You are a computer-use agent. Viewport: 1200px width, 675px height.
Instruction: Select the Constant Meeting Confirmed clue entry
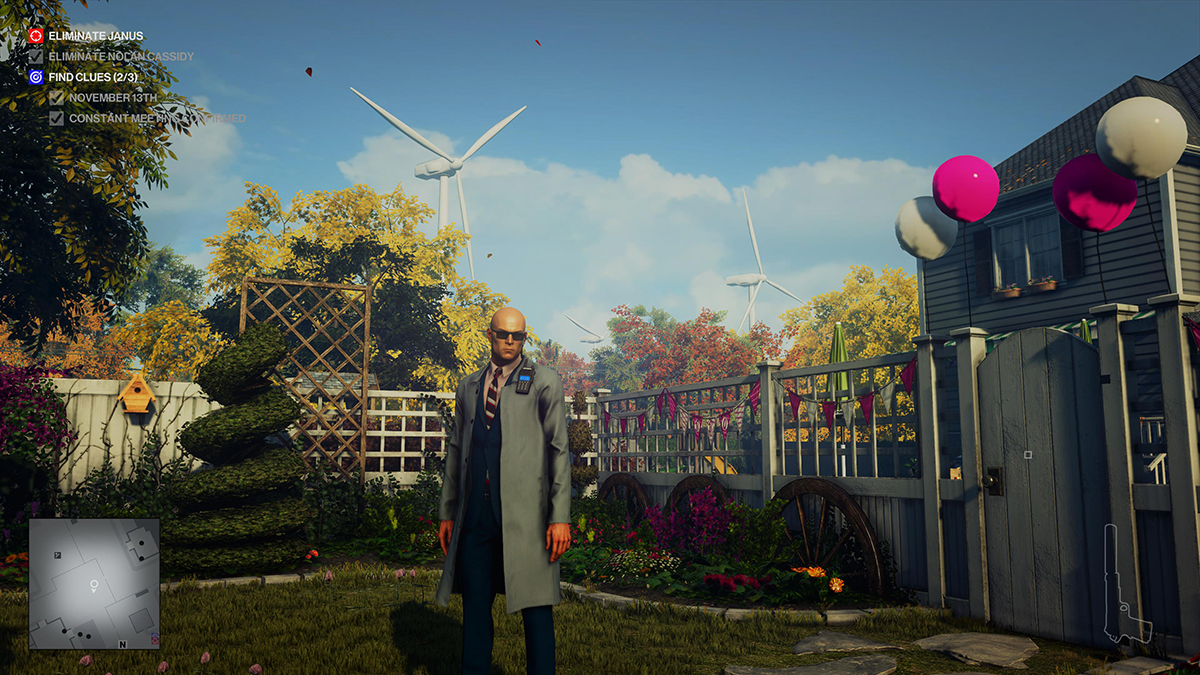pyautogui.click(x=156, y=119)
